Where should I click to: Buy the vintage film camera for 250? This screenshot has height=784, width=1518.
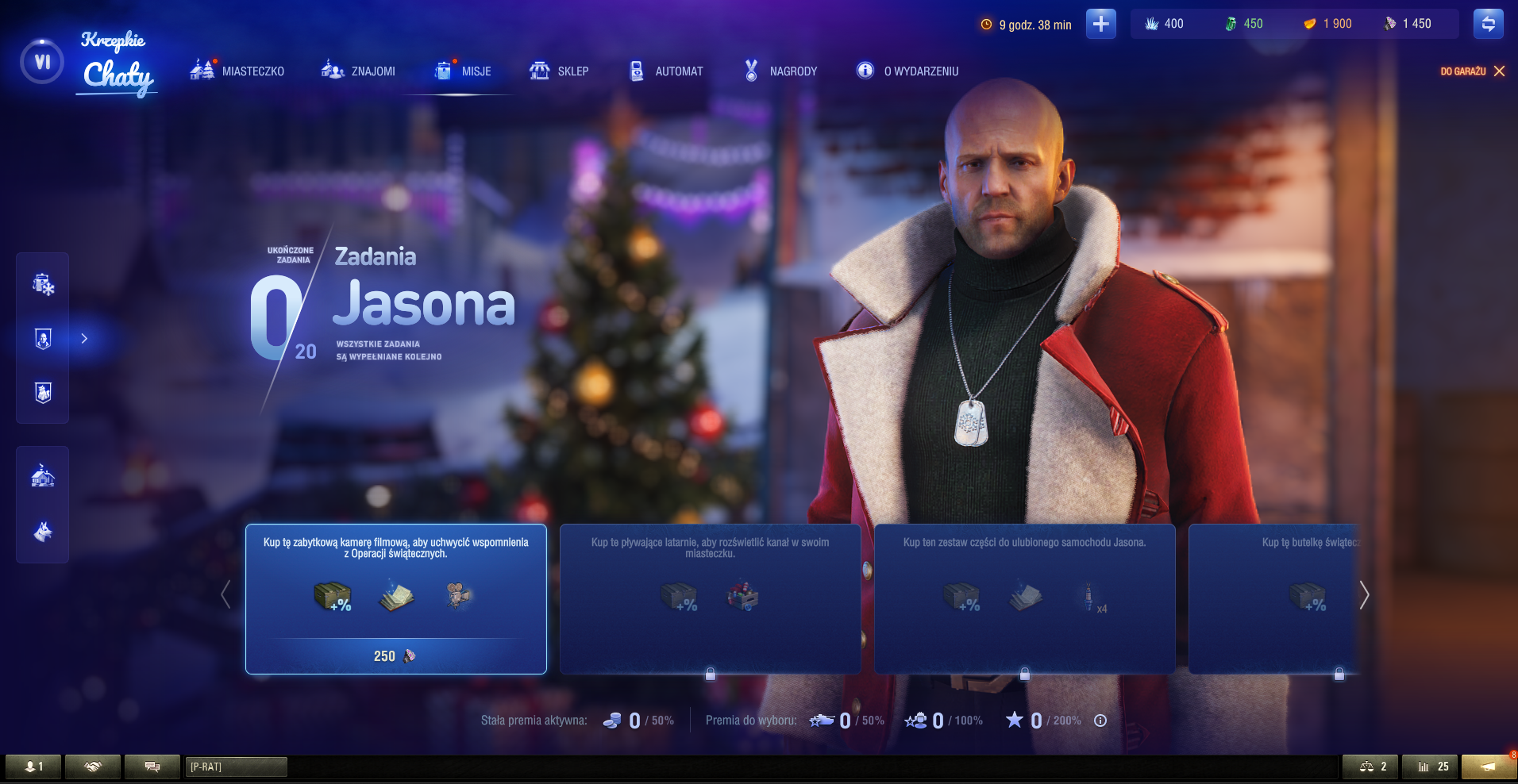pos(395,655)
